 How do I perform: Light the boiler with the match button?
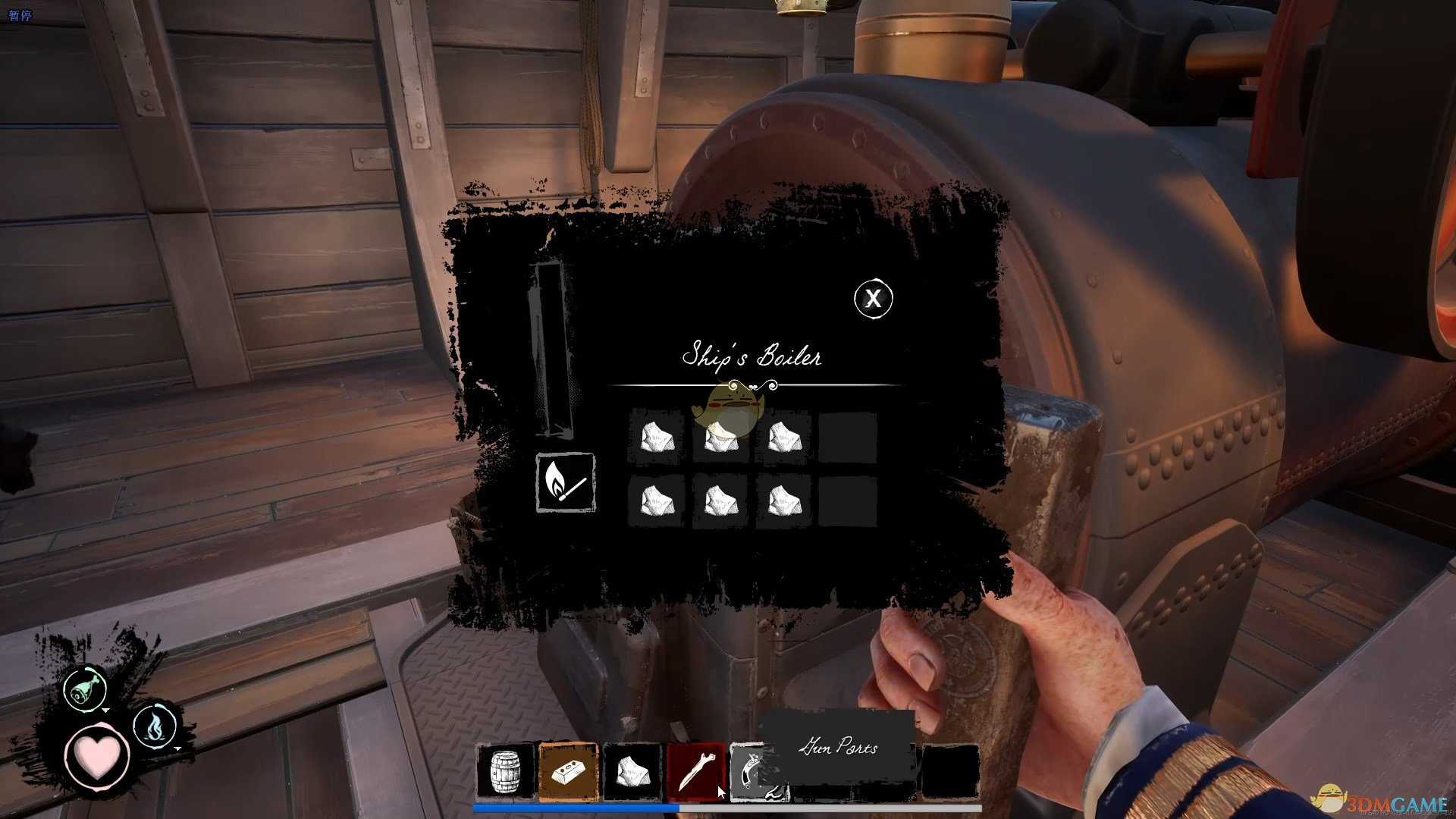pos(566,482)
